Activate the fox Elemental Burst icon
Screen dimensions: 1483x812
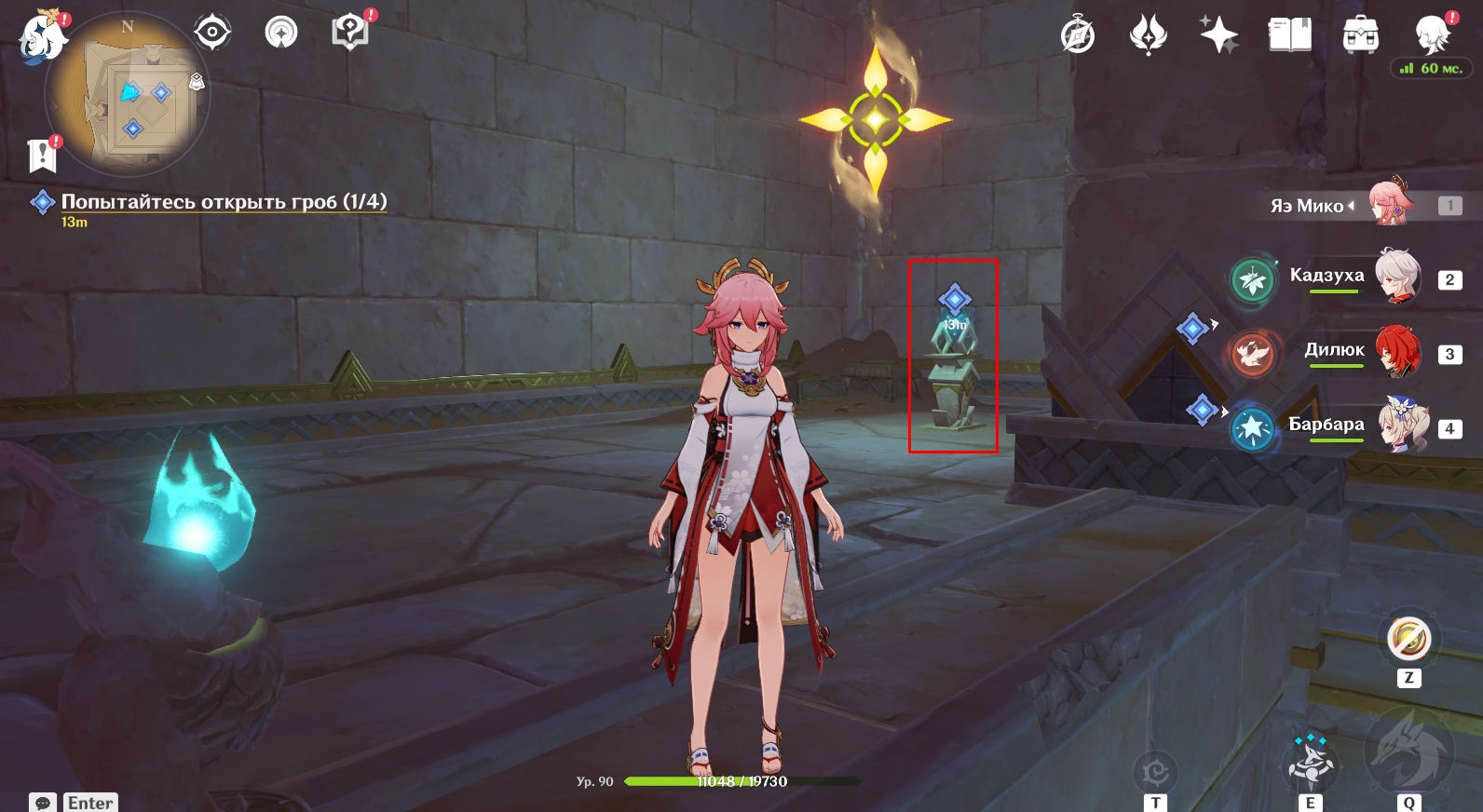tap(1408, 750)
